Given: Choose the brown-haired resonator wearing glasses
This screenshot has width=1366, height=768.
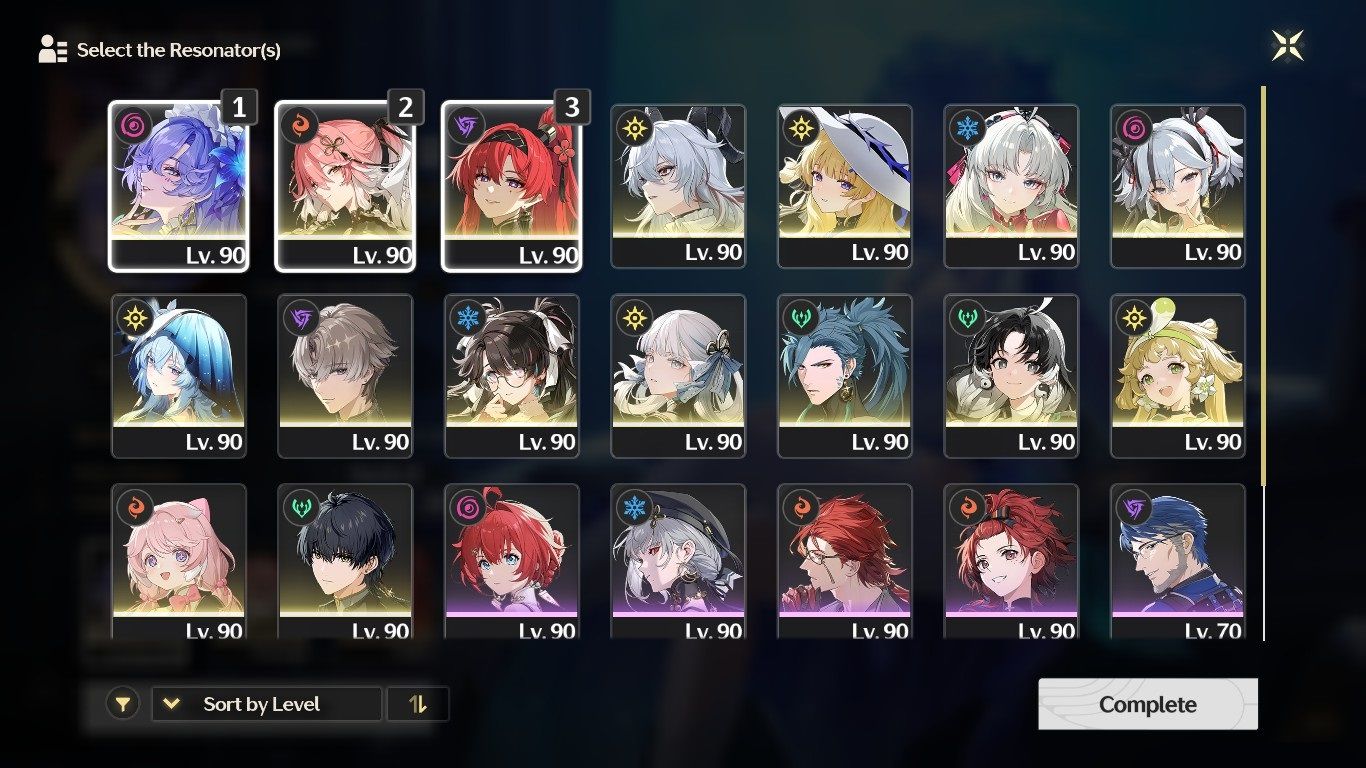Looking at the screenshot, I should 511,376.
